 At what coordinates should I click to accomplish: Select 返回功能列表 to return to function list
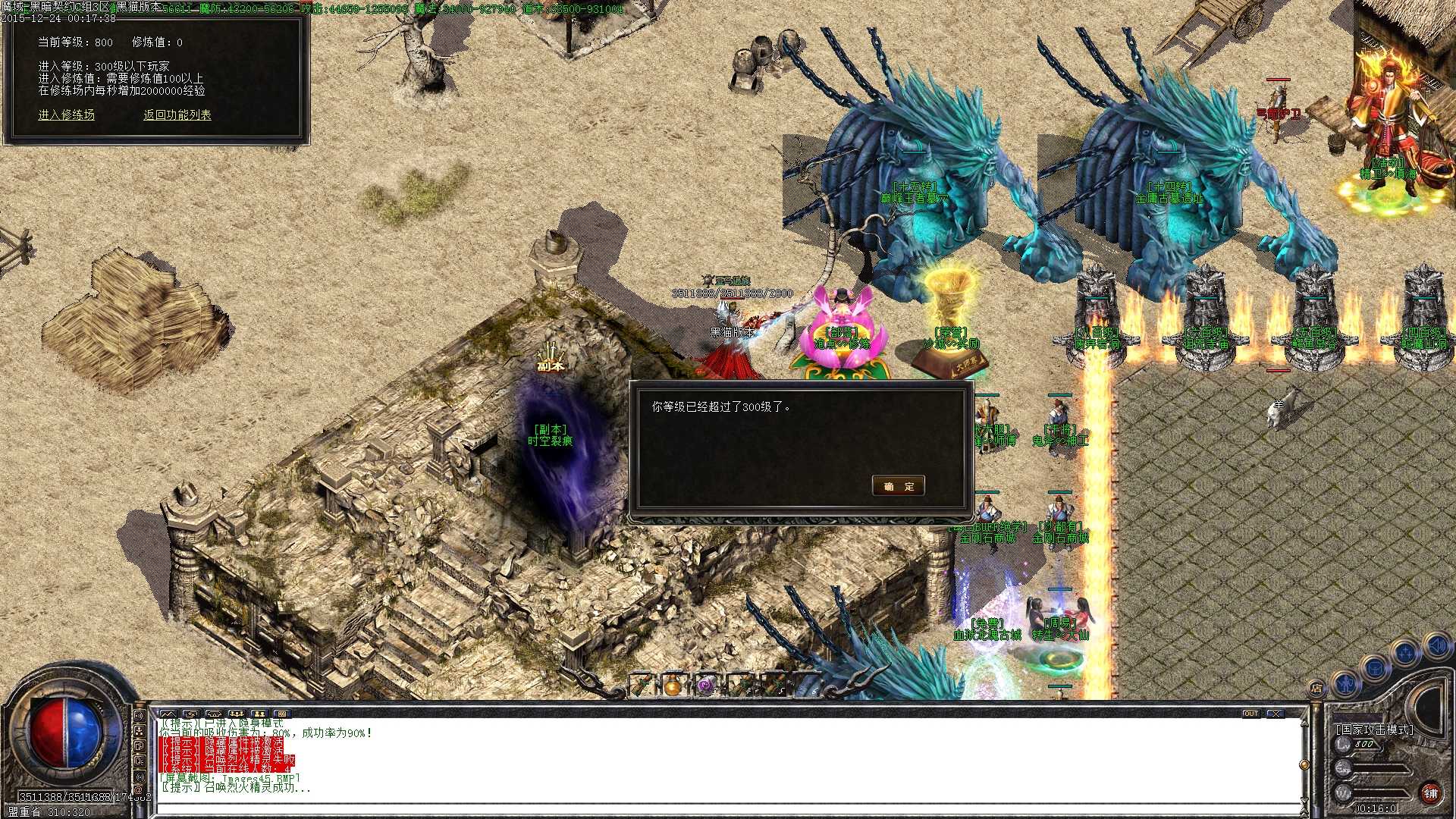coord(176,115)
